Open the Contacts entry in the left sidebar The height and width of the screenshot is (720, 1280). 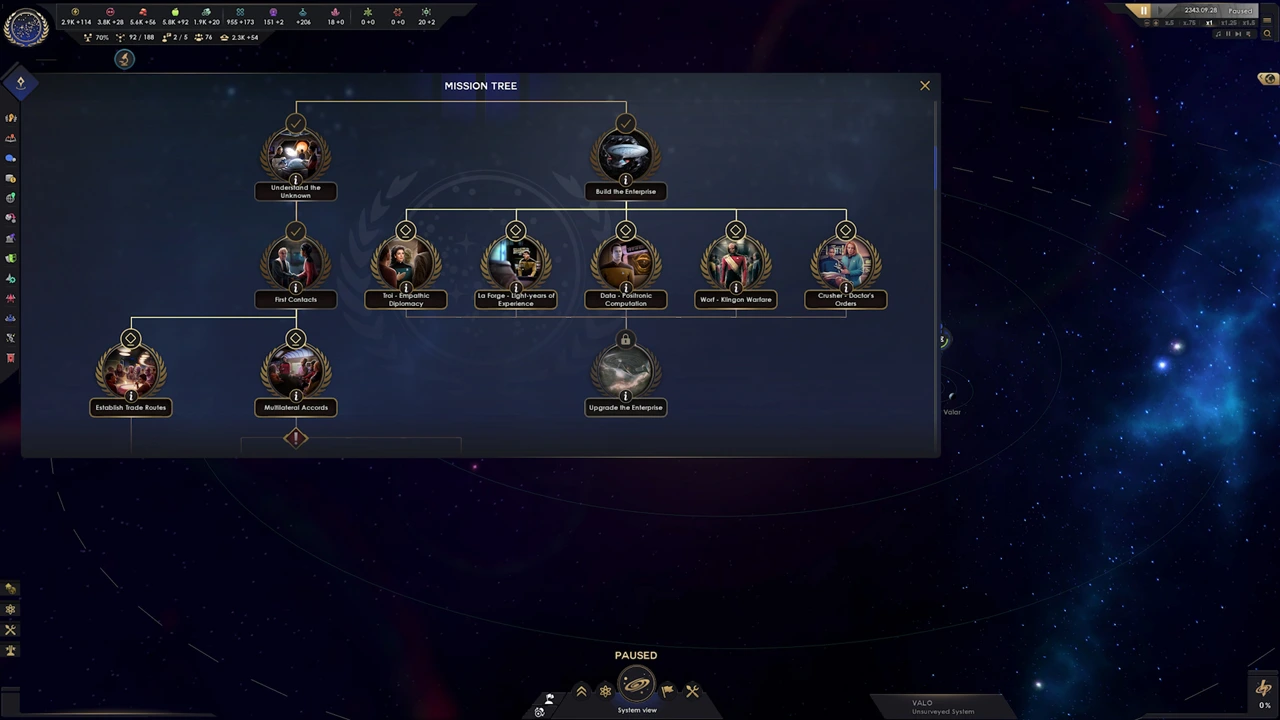pos(11,158)
